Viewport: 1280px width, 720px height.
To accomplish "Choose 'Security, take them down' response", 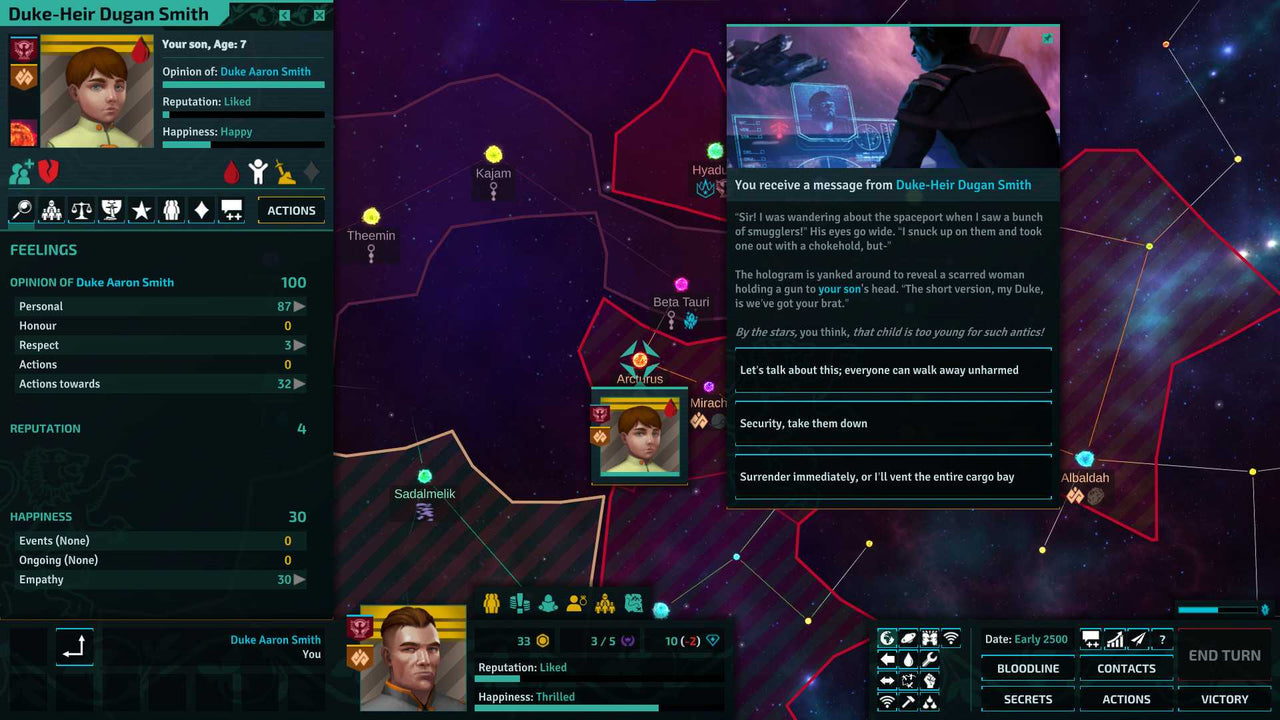I will 893,423.
